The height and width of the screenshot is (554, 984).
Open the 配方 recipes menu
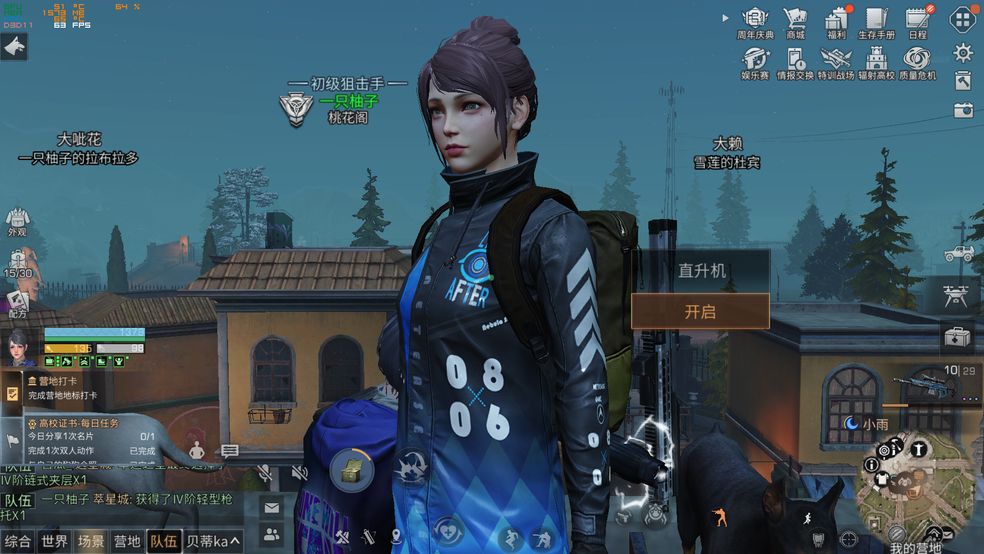(17, 303)
